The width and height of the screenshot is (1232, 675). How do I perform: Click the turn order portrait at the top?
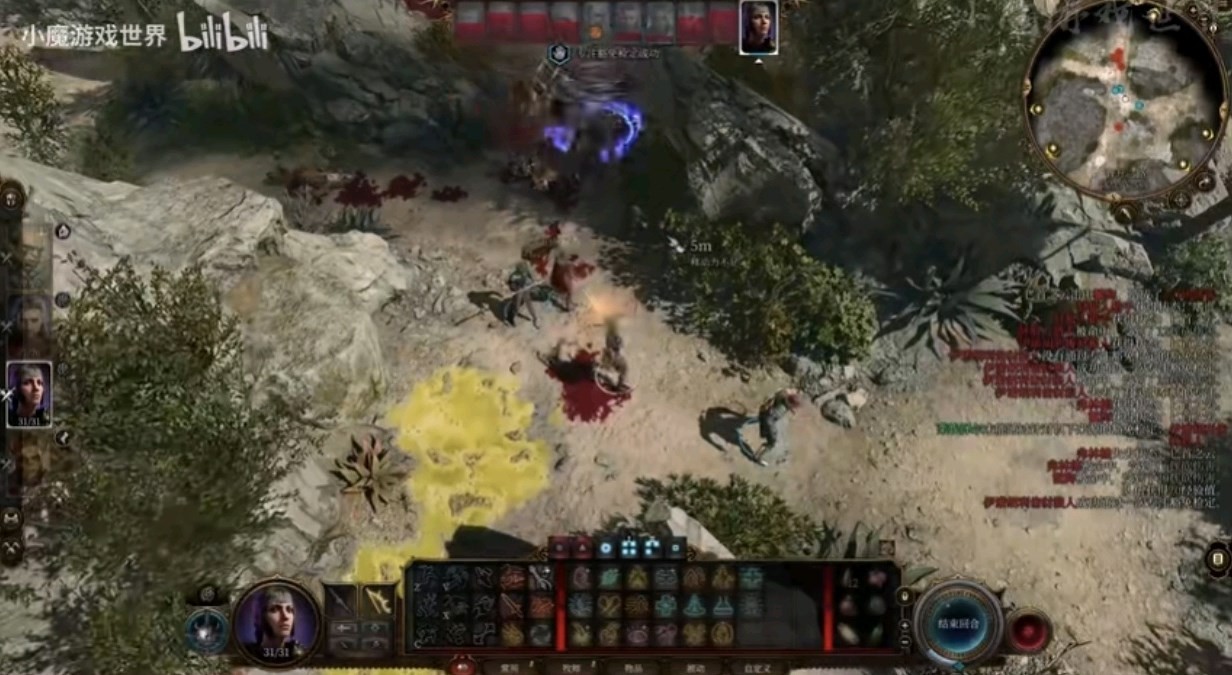758,27
